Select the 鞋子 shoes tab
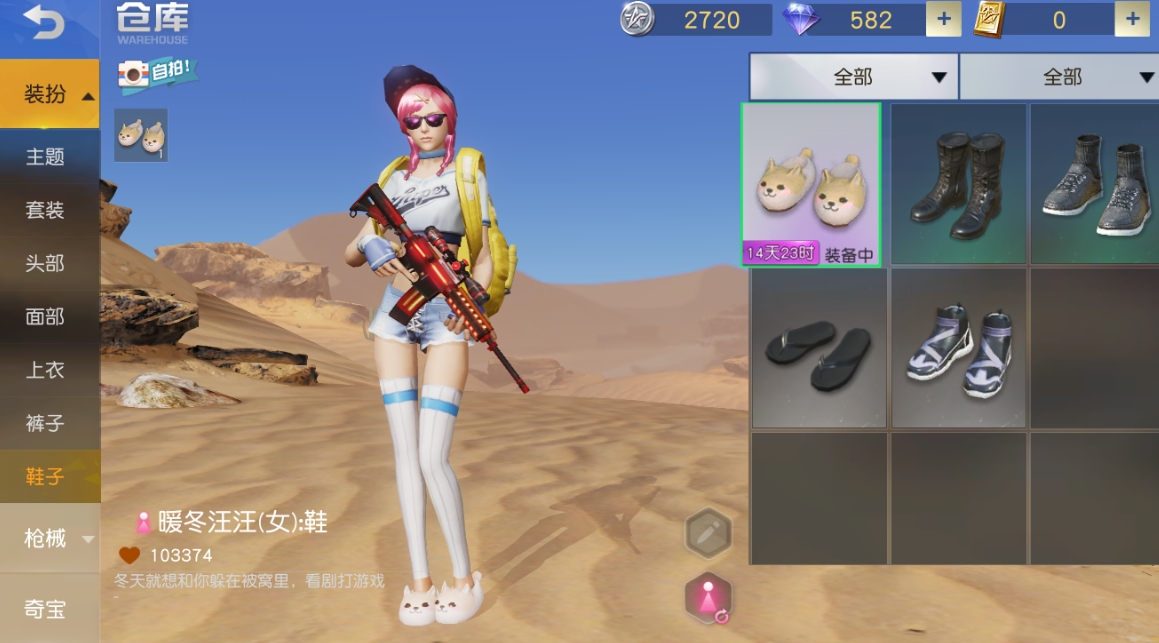 (x=45, y=477)
